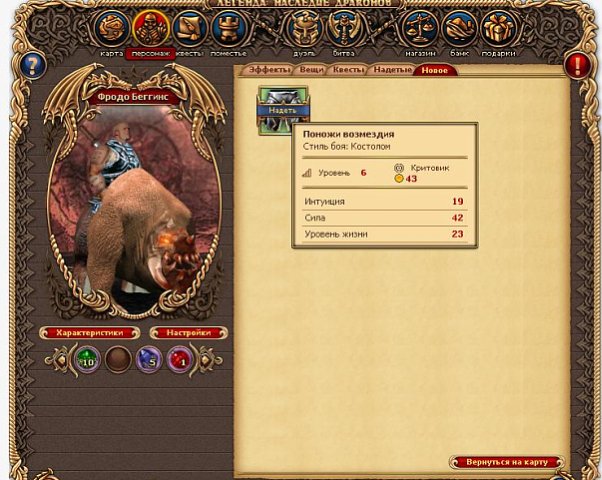Go to Поместье (estate) menu
Image resolution: width=602 pixels, height=480 pixels.
point(227,29)
